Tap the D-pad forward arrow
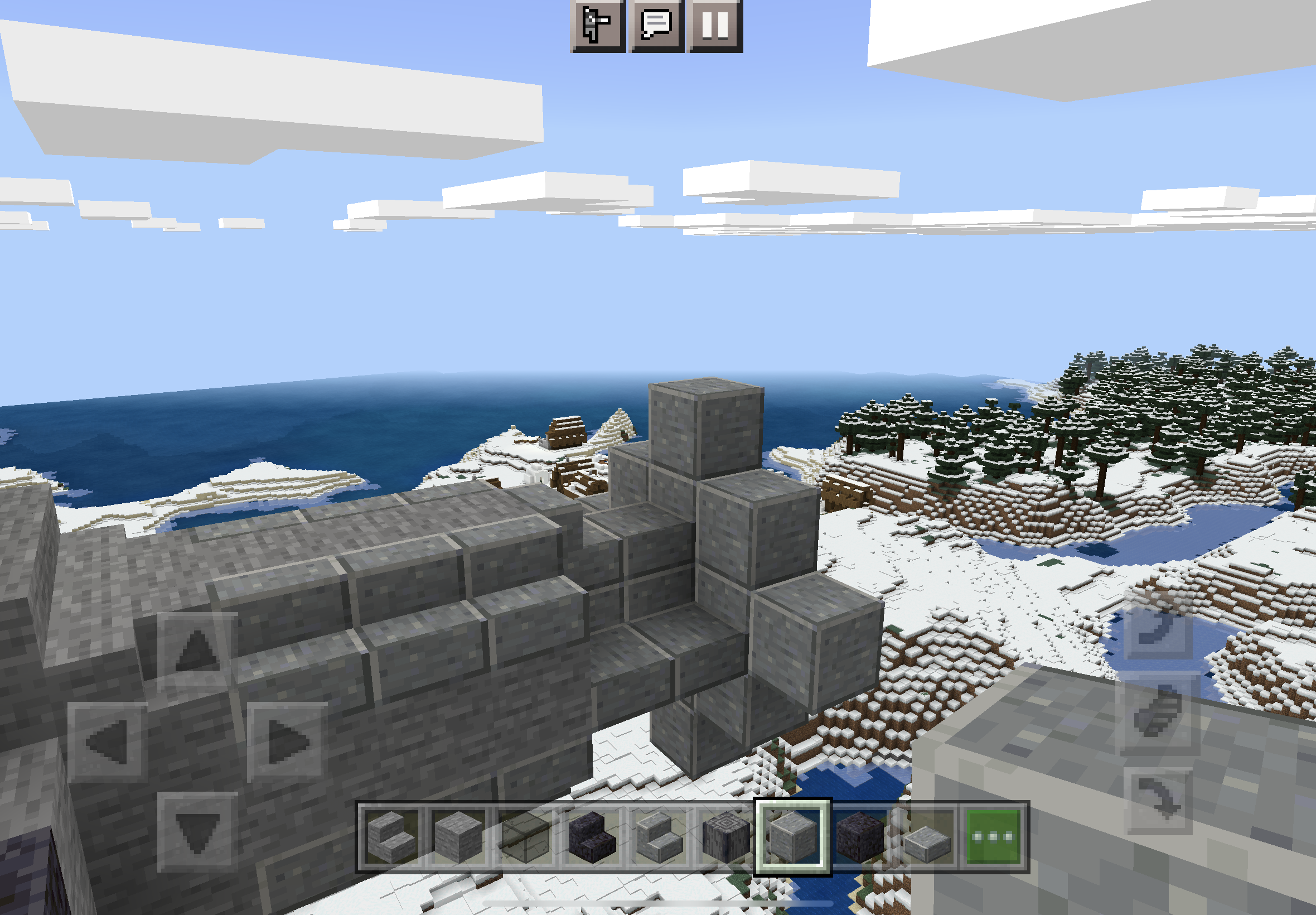Image resolution: width=1316 pixels, height=915 pixels. click(x=197, y=651)
